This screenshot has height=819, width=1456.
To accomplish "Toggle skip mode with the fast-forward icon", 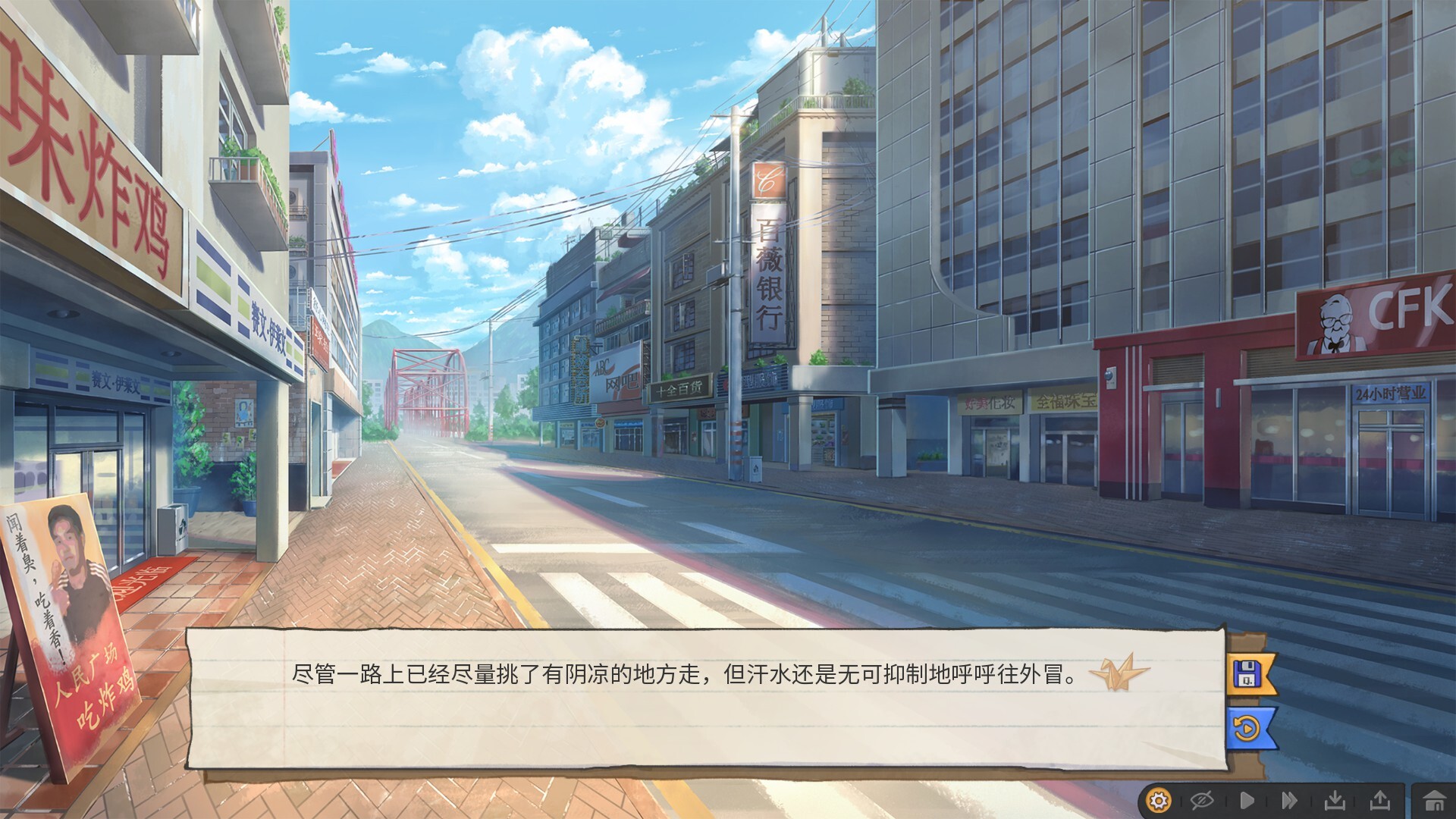I will pos(1290,800).
